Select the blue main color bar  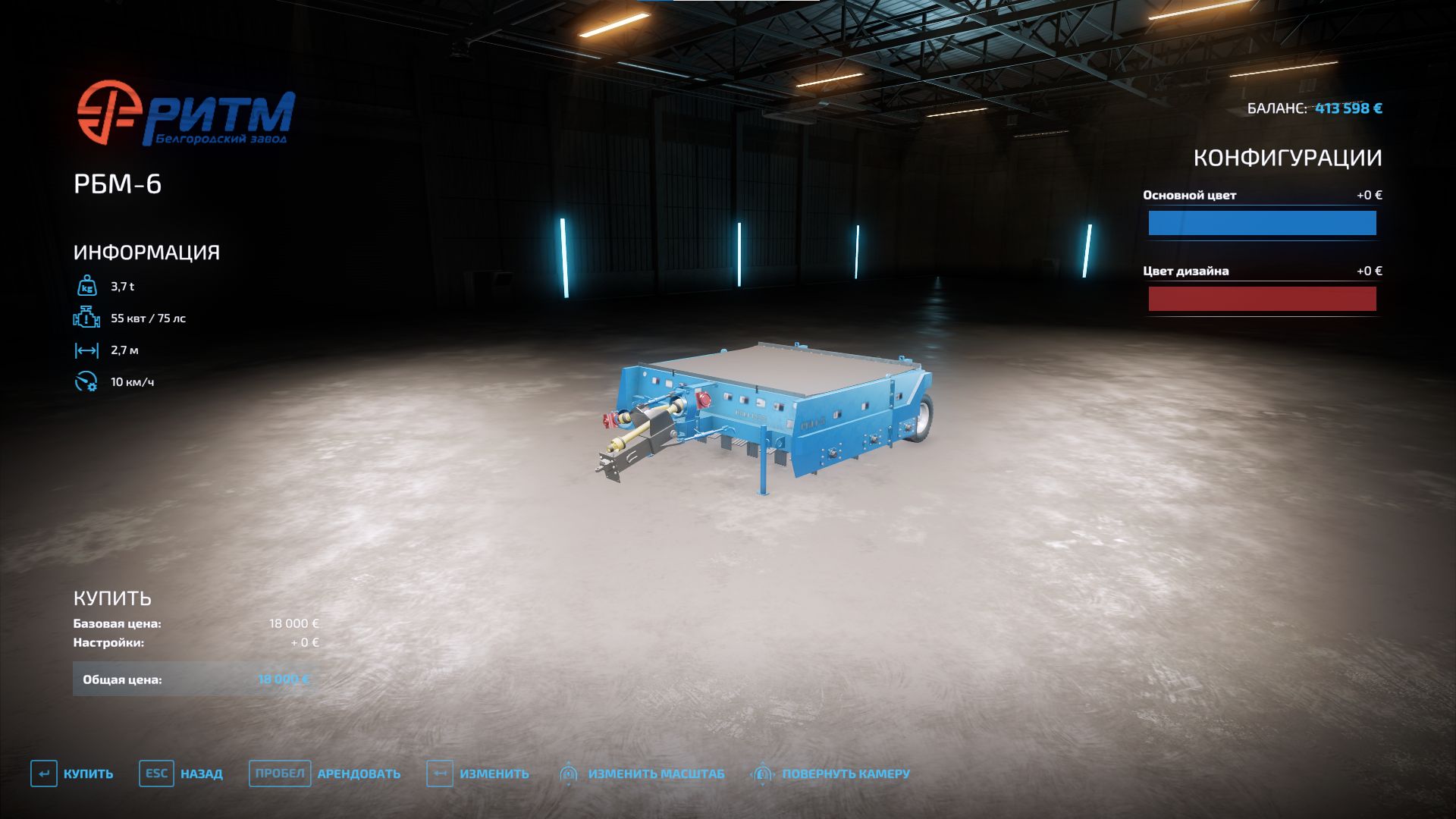tap(1262, 223)
